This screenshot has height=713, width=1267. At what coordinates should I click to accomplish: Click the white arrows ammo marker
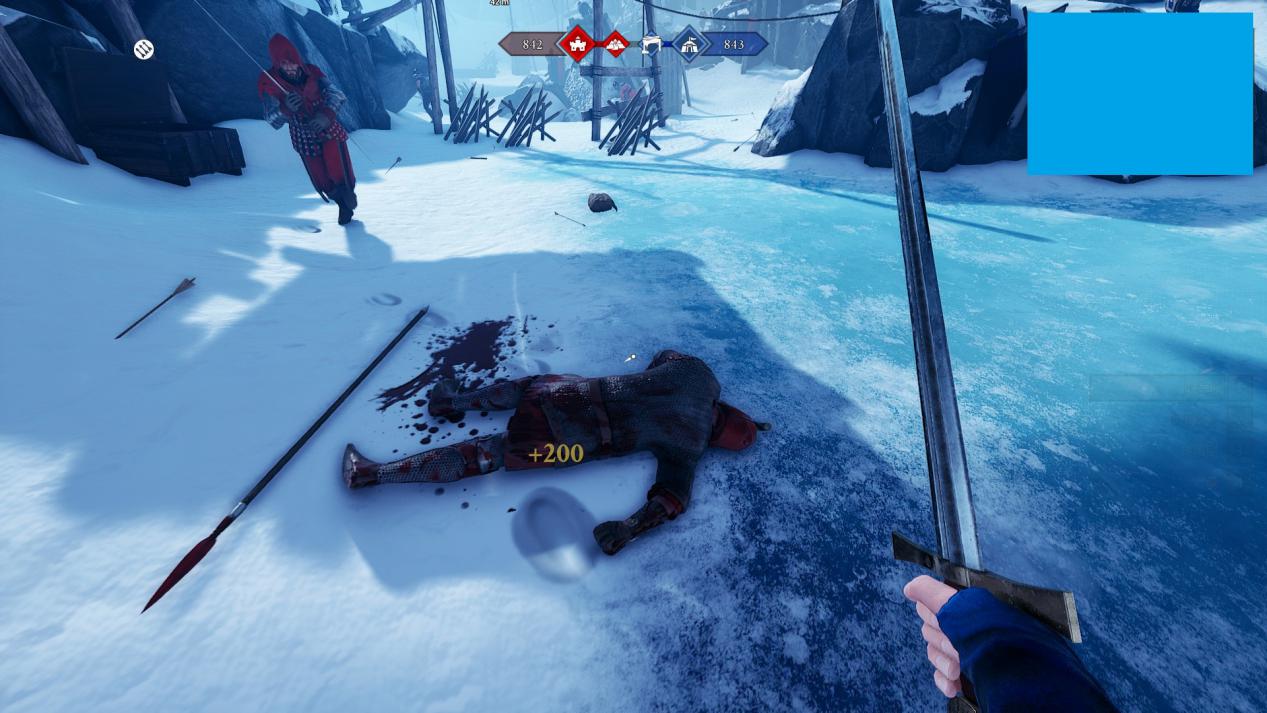144,49
